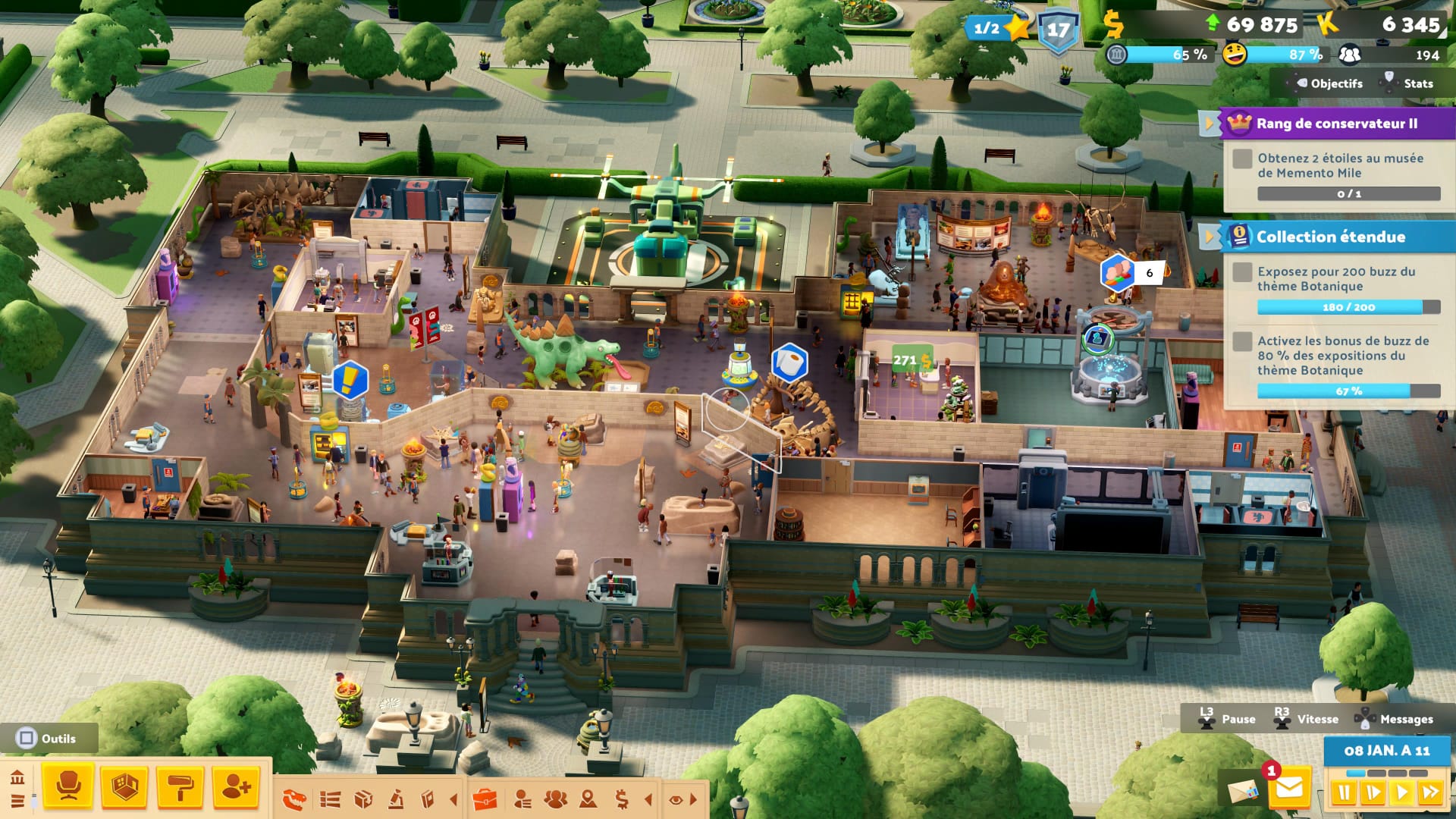Show the inventory box menu
This screenshot has height=819, width=1456.
click(x=364, y=799)
